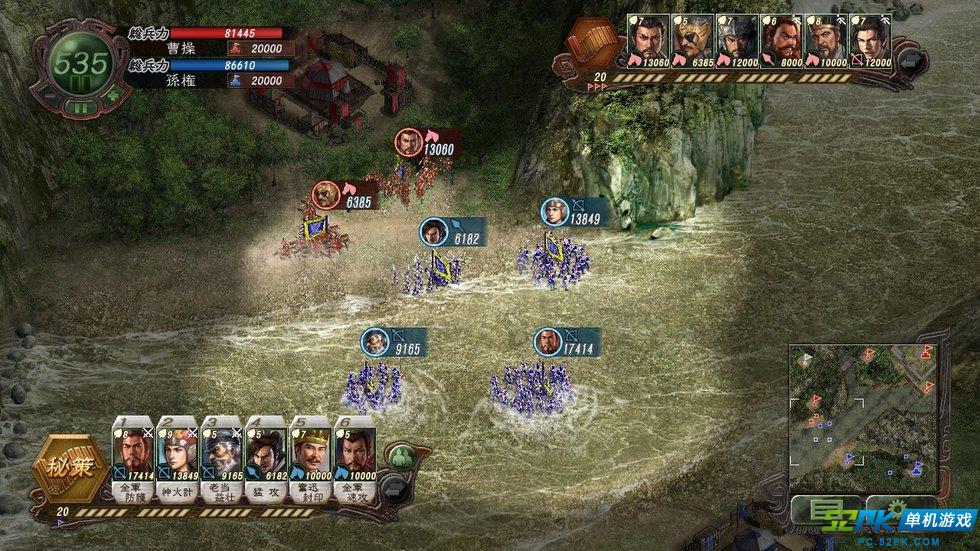Click the green formation button beside officer cards
Image resolution: width=980 pixels, height=551 pixels.
pyautogui.click(x=402, y=458)
